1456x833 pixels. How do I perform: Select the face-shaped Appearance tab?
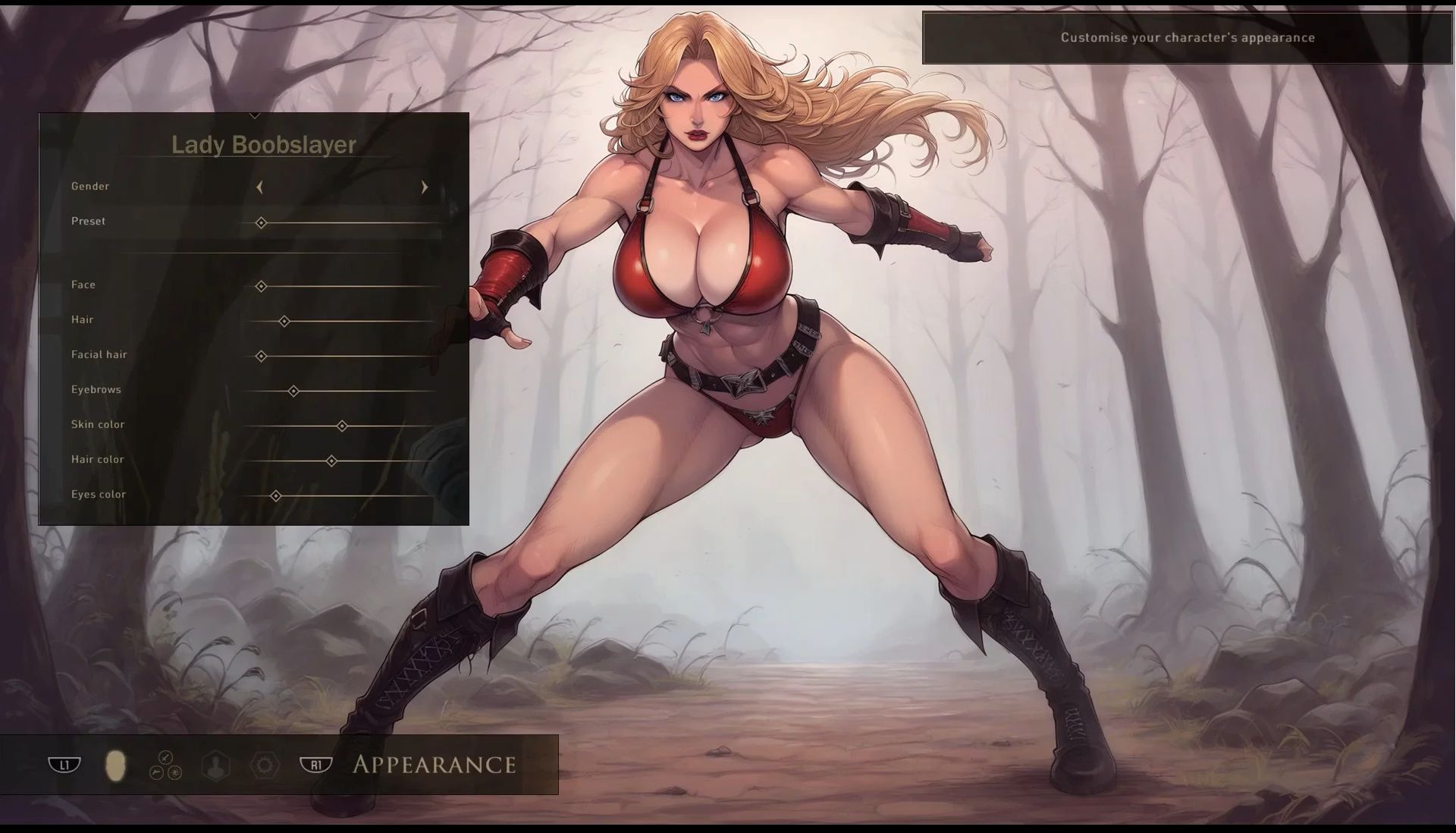pyautogui.click(x=115, y=765)
